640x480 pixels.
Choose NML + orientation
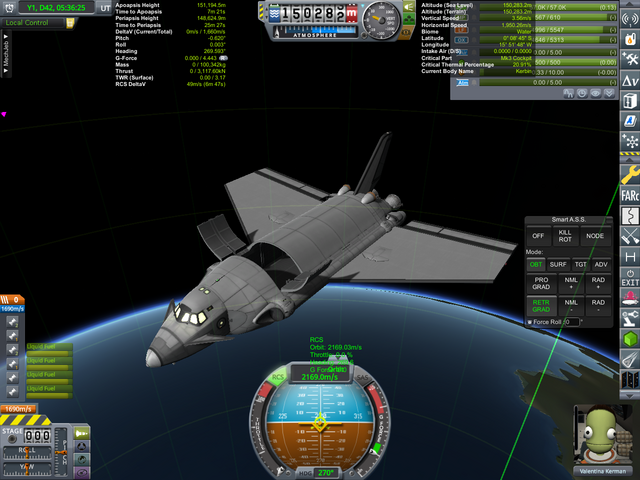tap(571, 282)
